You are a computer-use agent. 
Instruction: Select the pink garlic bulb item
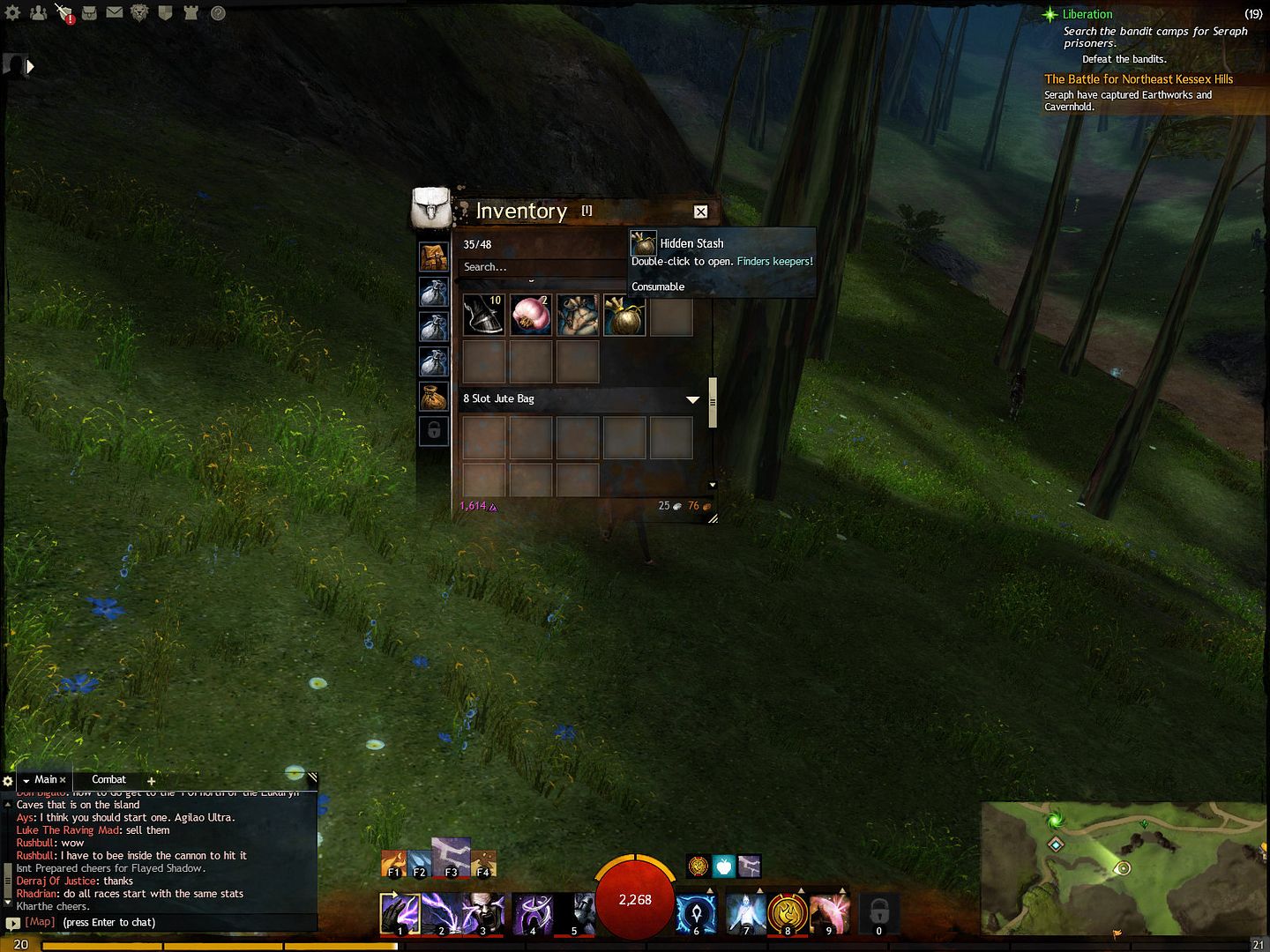pos(531,316)
